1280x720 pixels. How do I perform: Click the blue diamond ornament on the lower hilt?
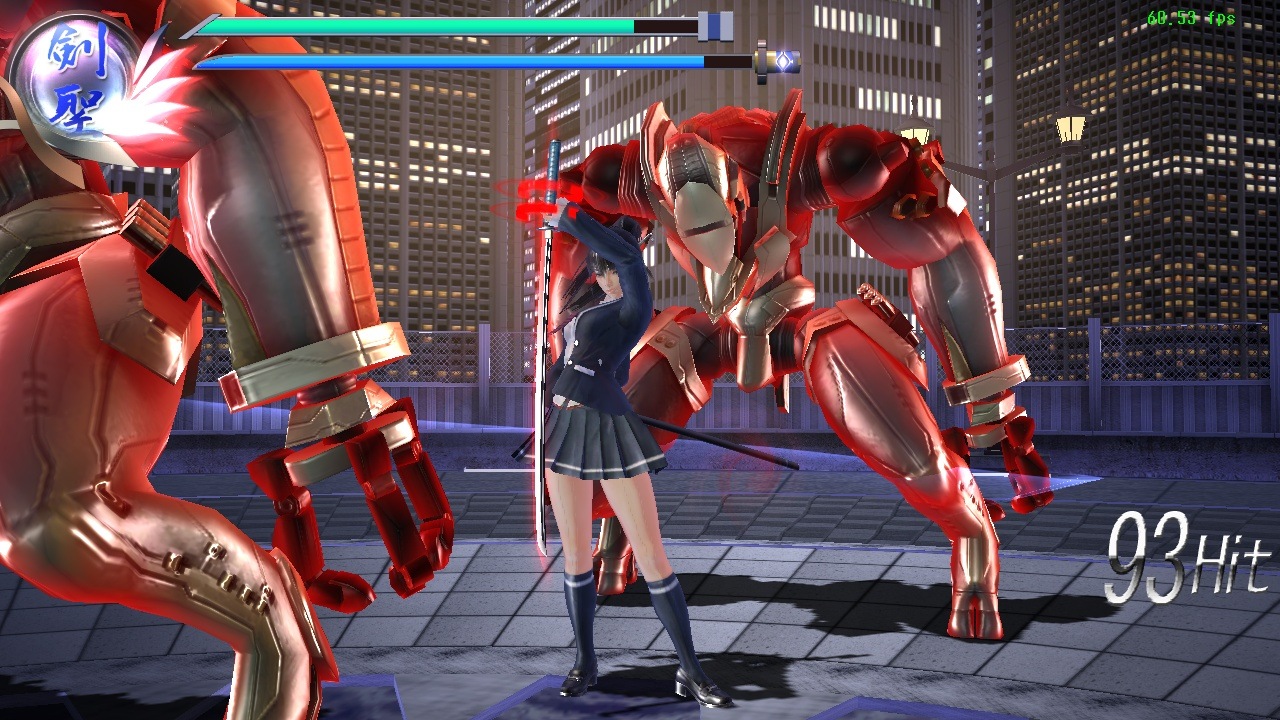[786, 60]
